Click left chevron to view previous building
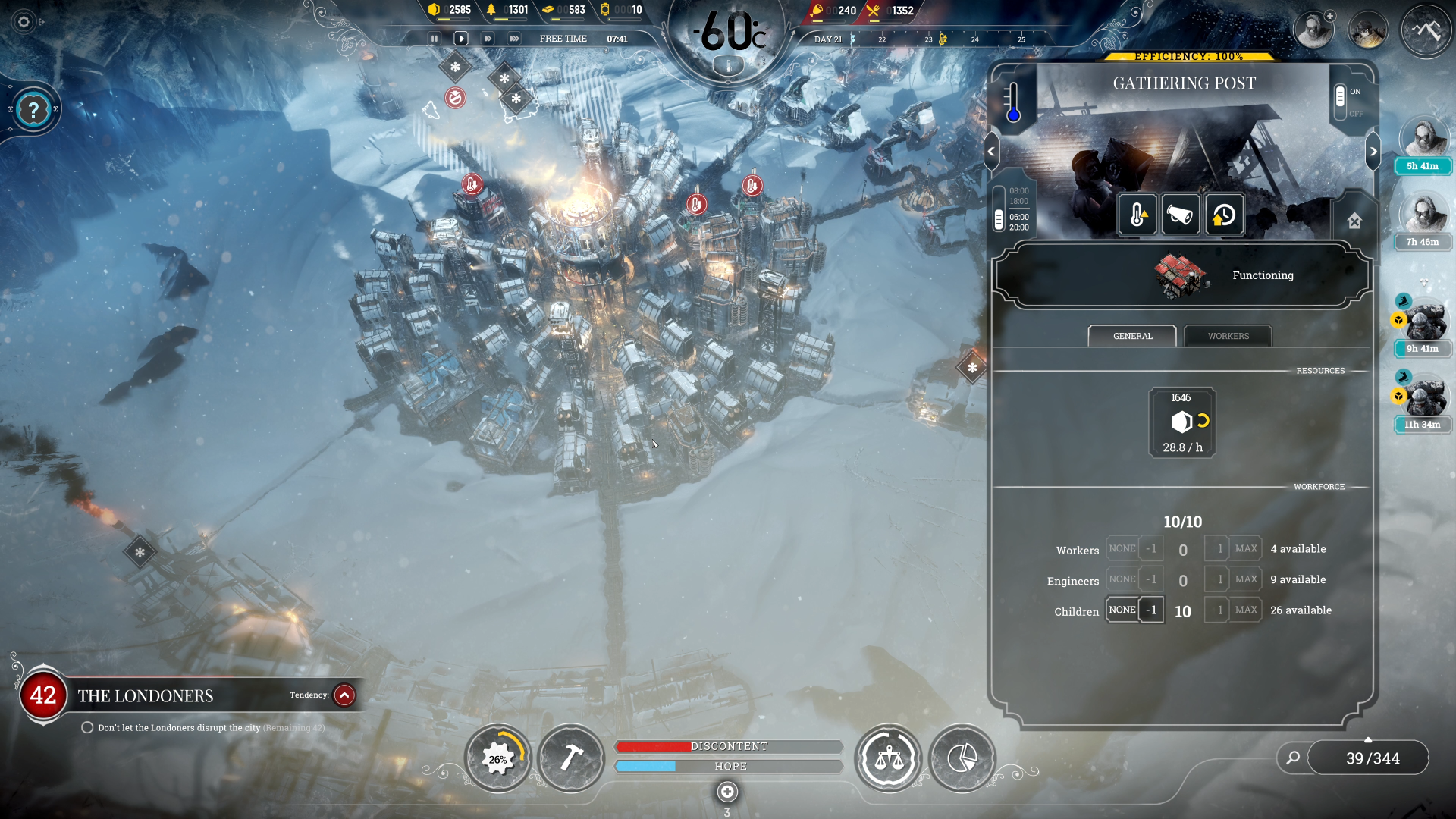The width and height of the screenshot is (1456, 819). click(x=991, y=151)
